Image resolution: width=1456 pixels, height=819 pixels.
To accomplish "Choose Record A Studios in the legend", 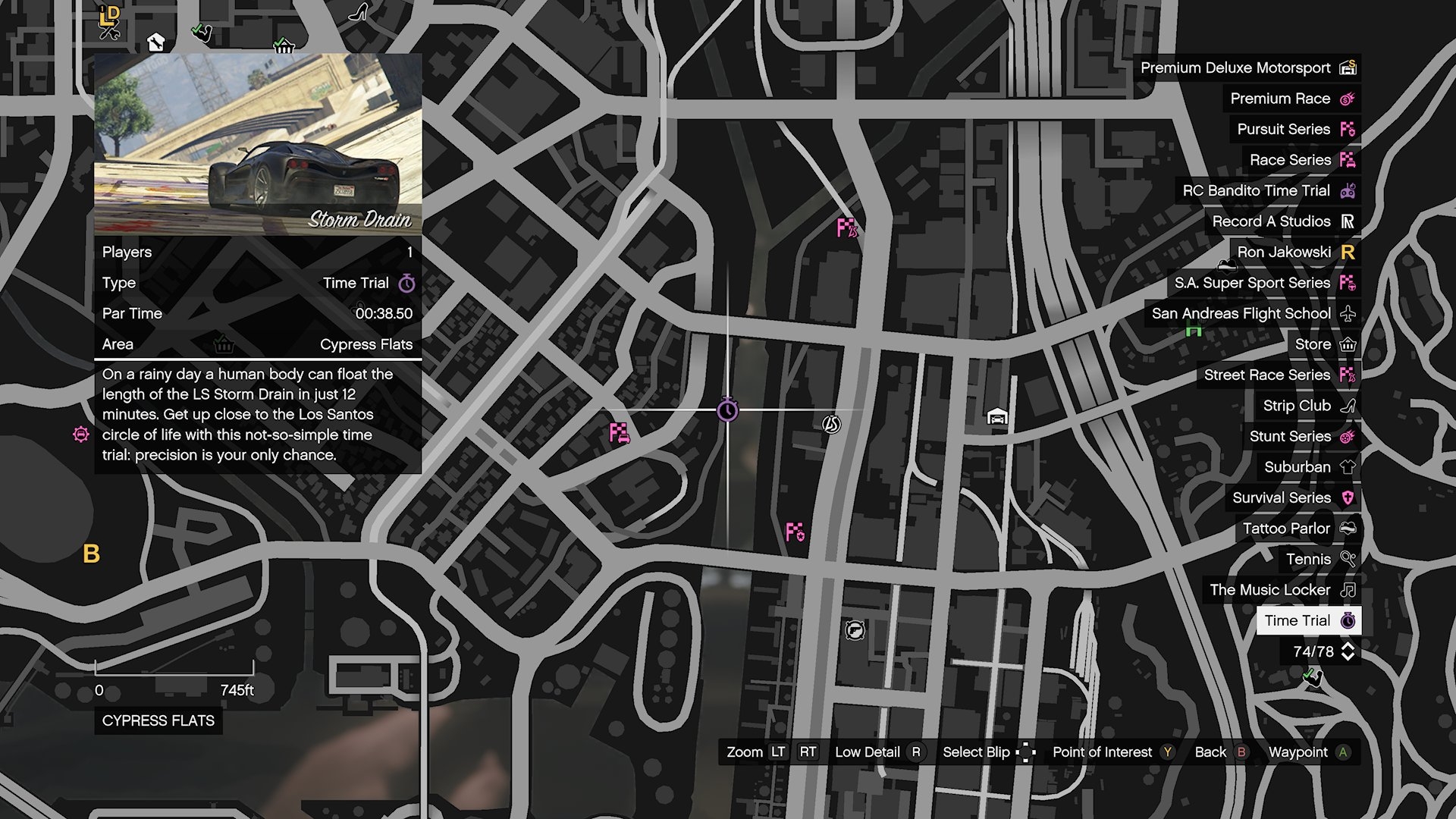I will (1282, 221).
